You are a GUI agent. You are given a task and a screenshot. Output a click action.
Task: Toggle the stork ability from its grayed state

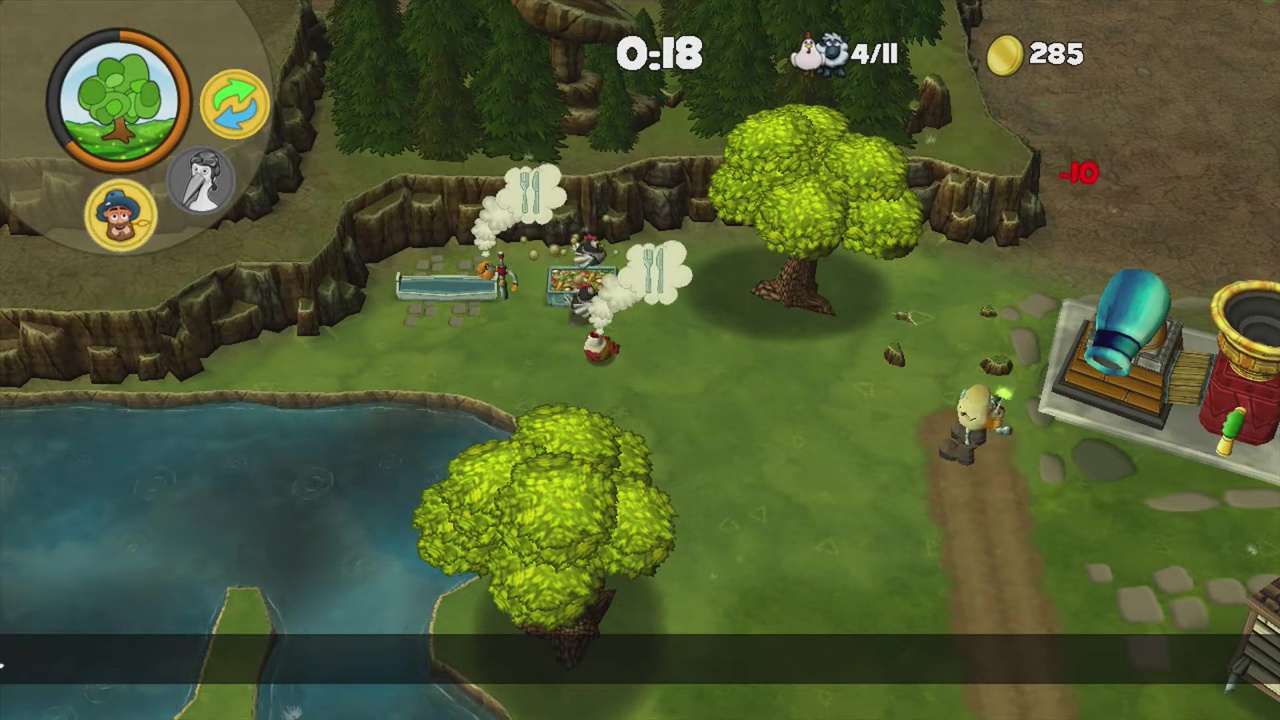(x=201, y=180)
